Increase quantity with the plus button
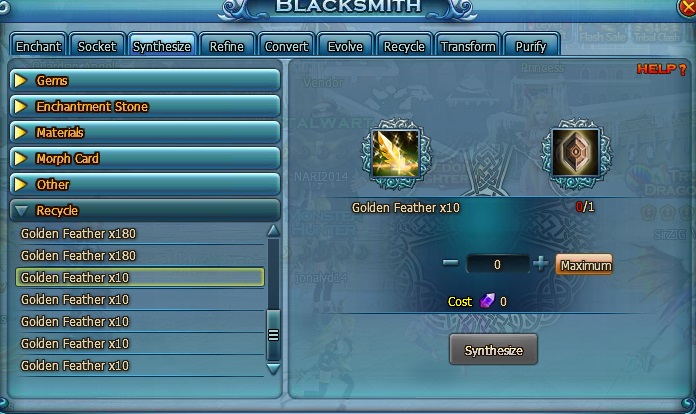Image resolution: width=696 pixels, height=414 pixels. click(x=541, y=264)
